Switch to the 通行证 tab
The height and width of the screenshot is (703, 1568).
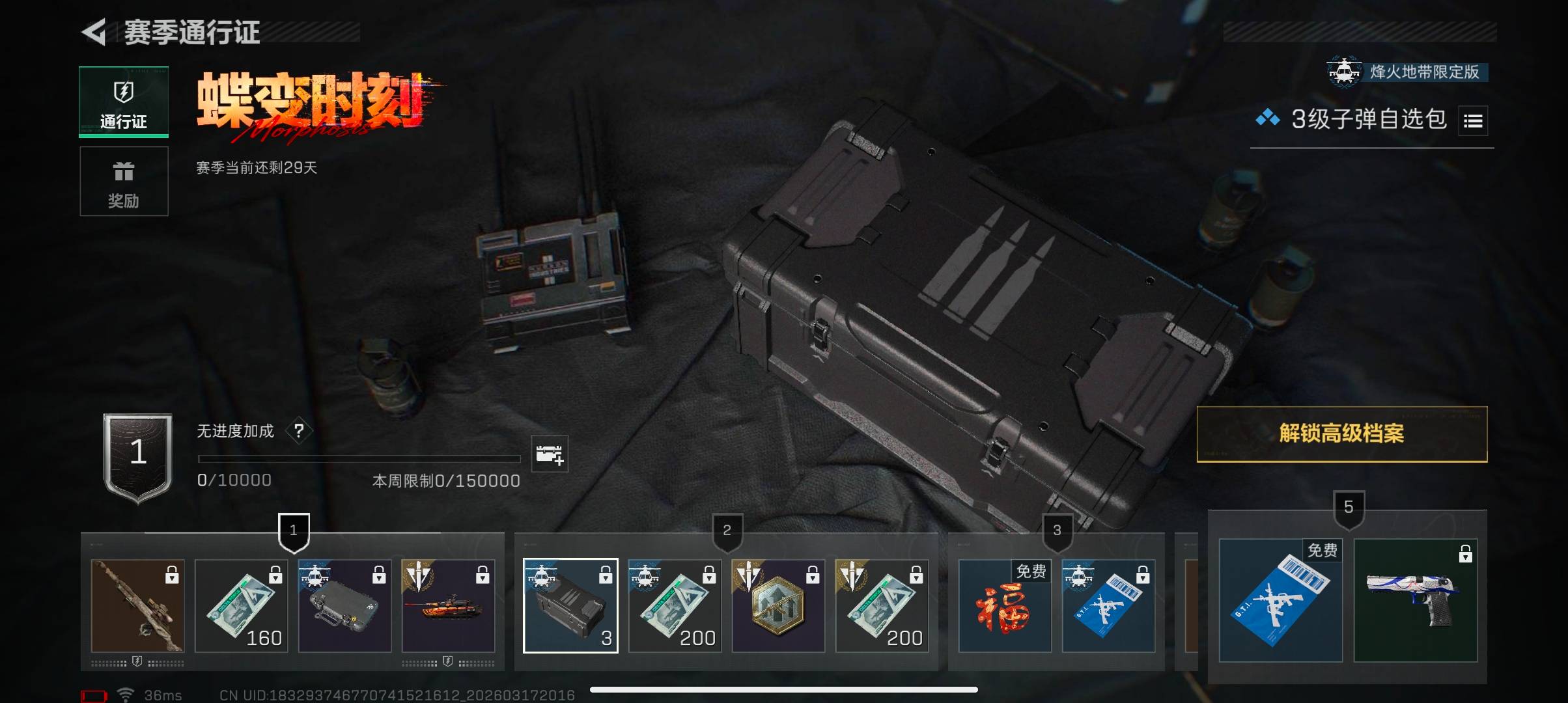[124, 102]
